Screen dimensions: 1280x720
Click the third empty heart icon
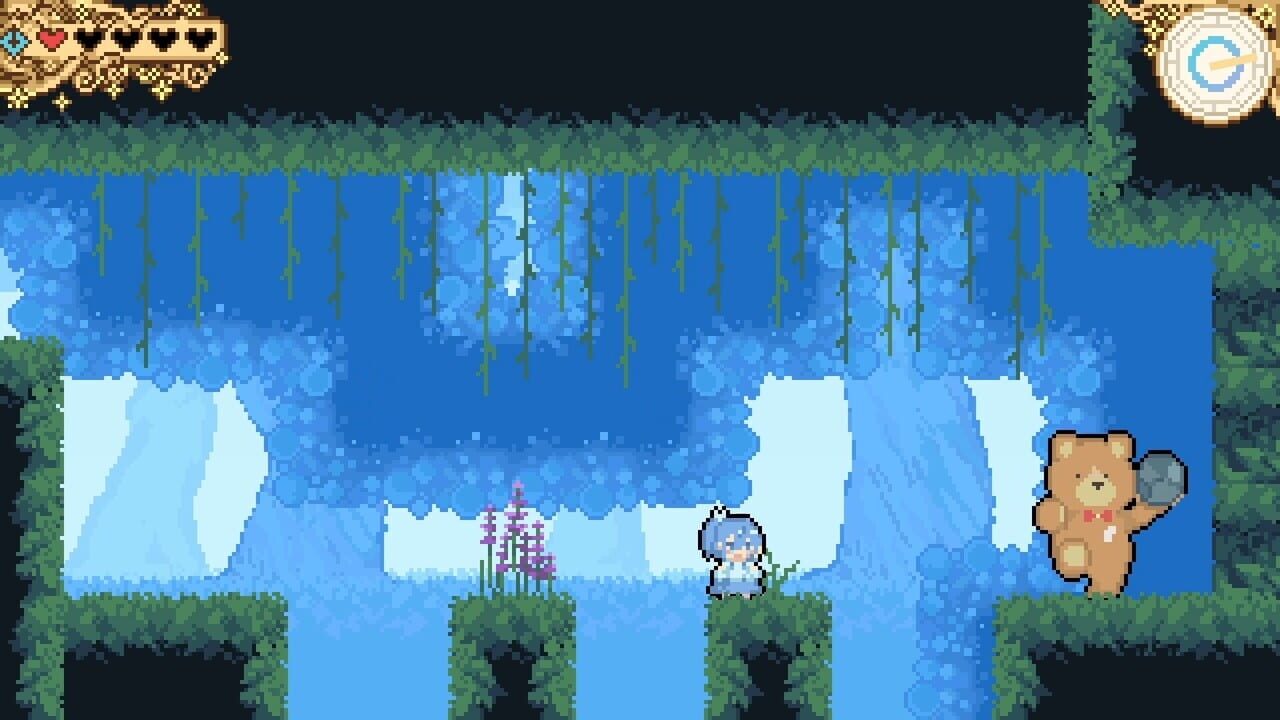coord(162,40)
